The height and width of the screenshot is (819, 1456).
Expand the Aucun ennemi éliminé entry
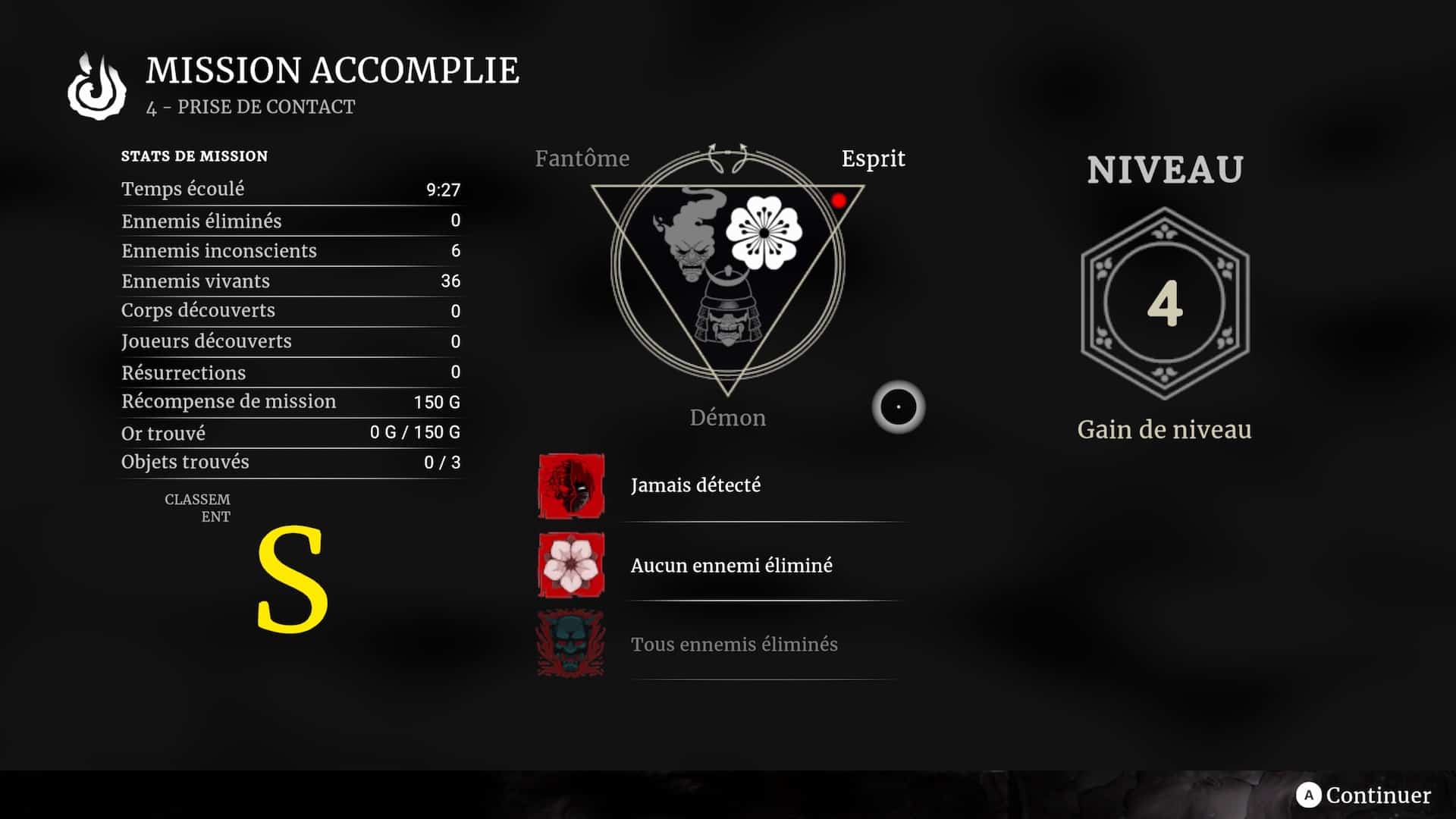(x=731, y=565)
